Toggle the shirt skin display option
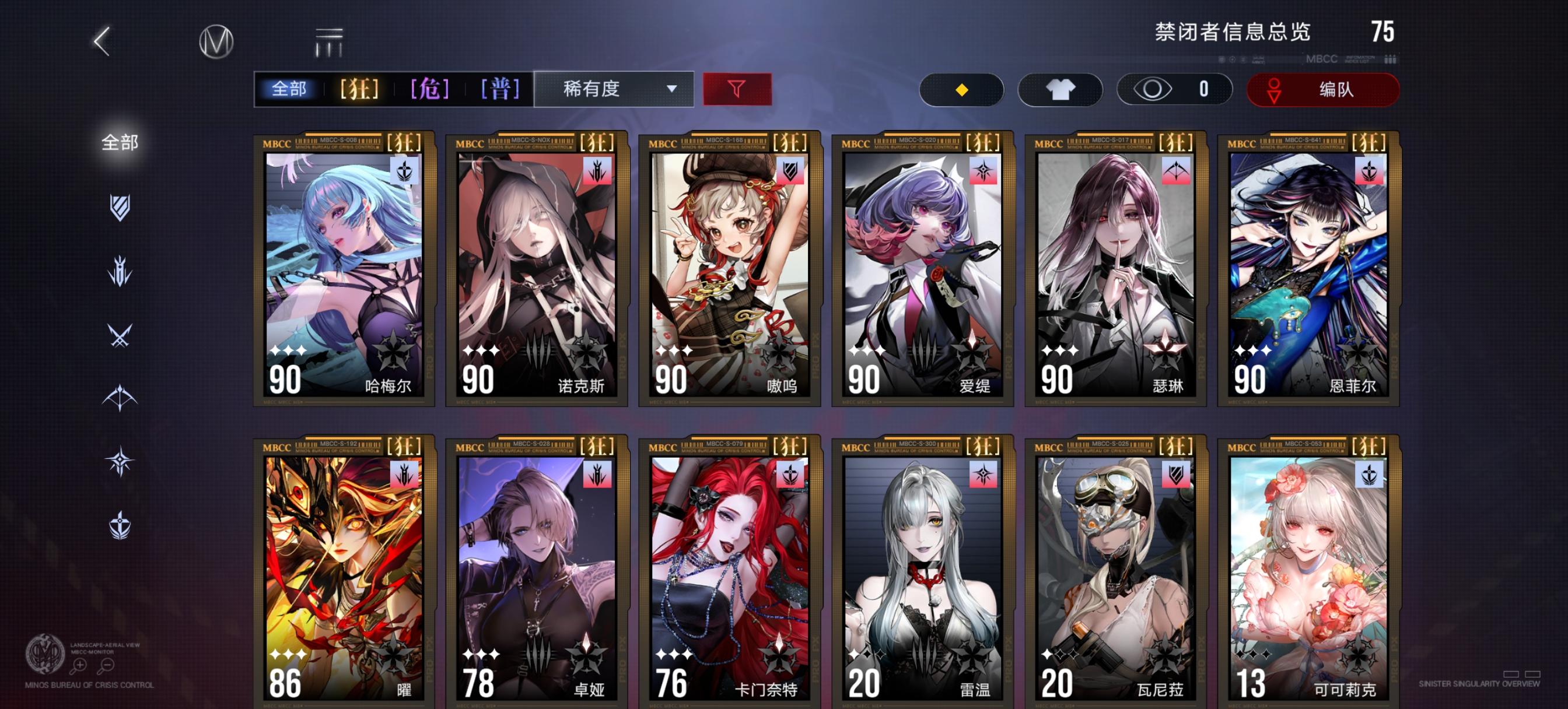 point(1060,89)
